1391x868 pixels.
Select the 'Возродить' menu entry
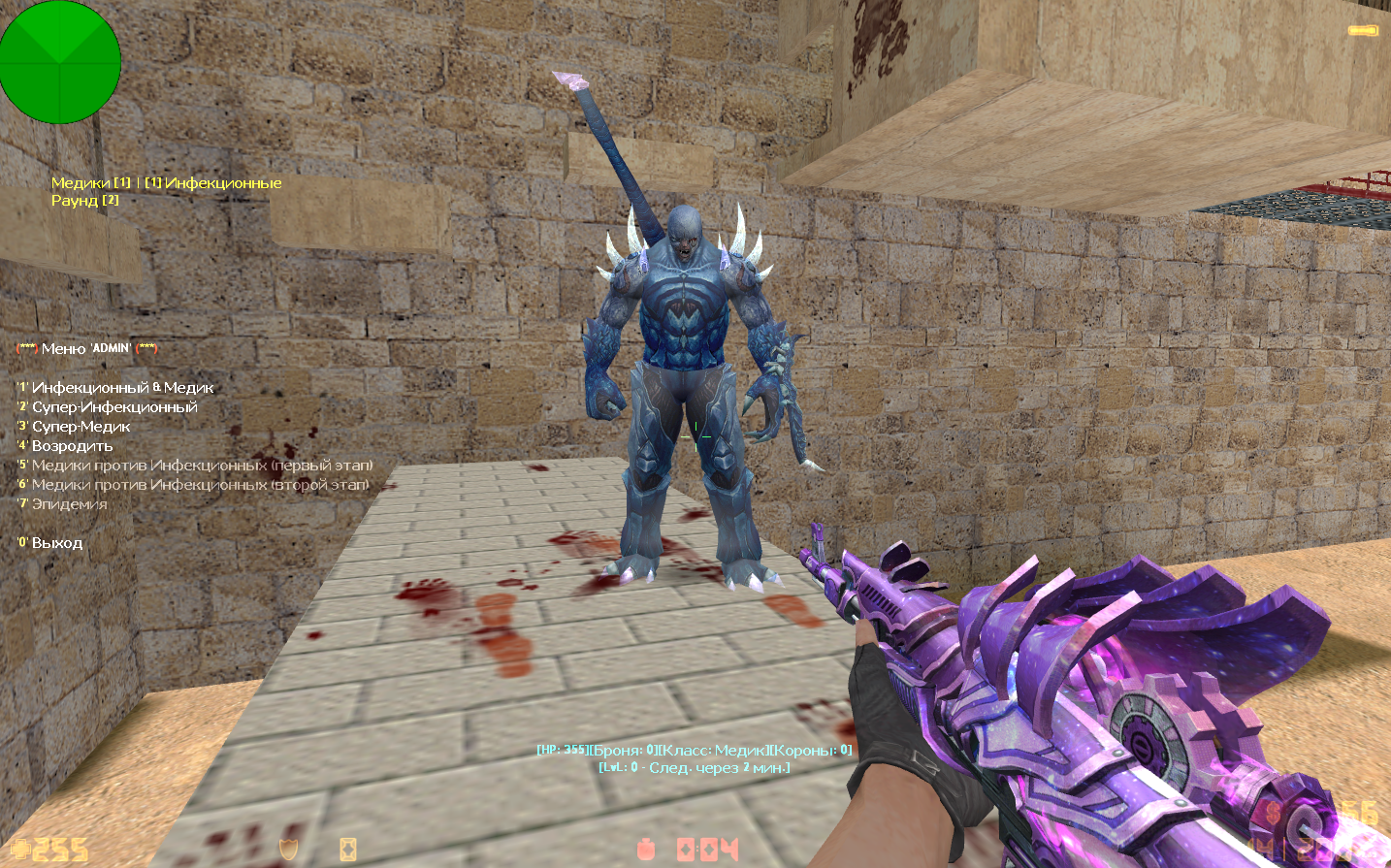(x=72, y=446)
